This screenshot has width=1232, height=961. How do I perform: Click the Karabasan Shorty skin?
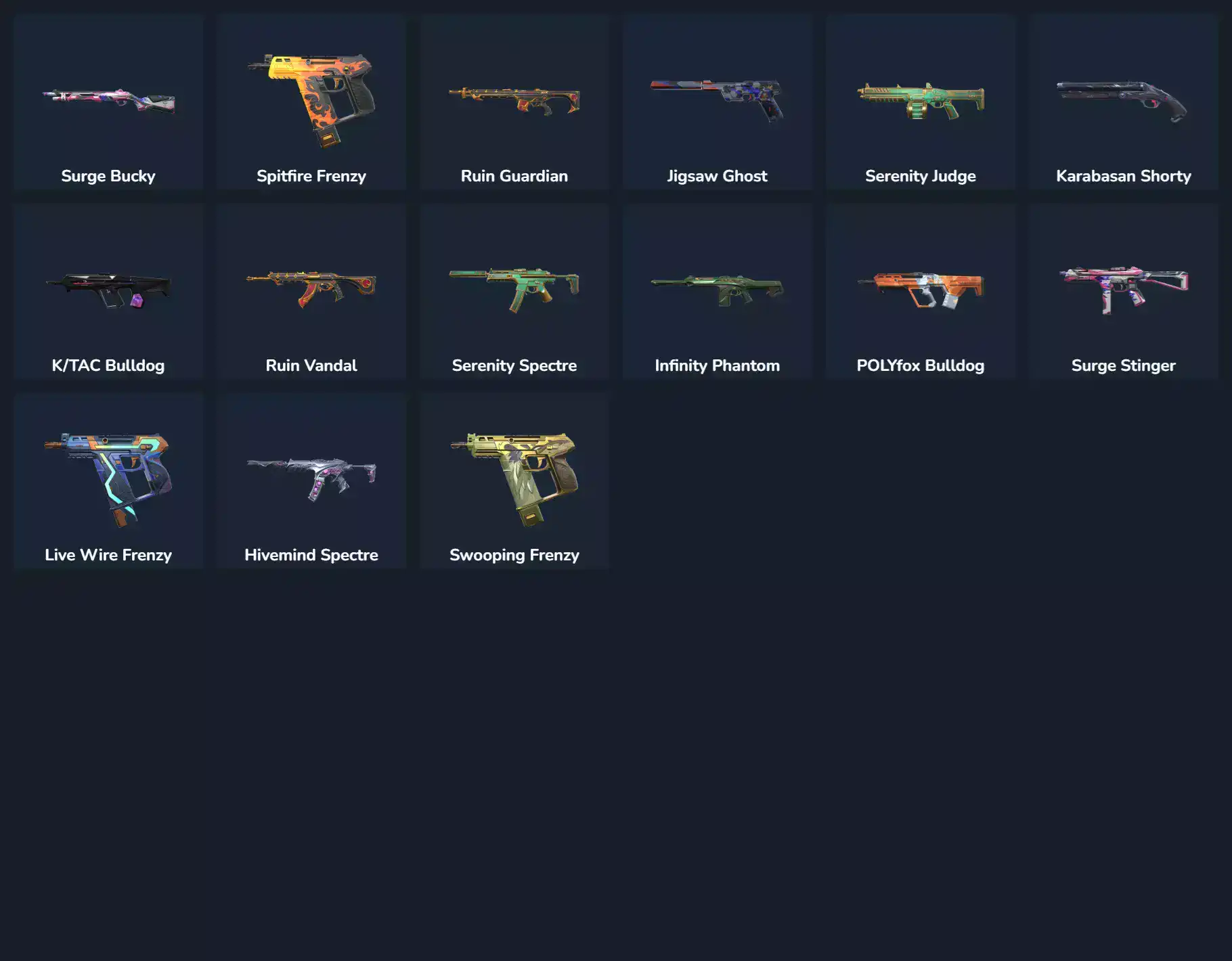click(x=1124, y=103)
